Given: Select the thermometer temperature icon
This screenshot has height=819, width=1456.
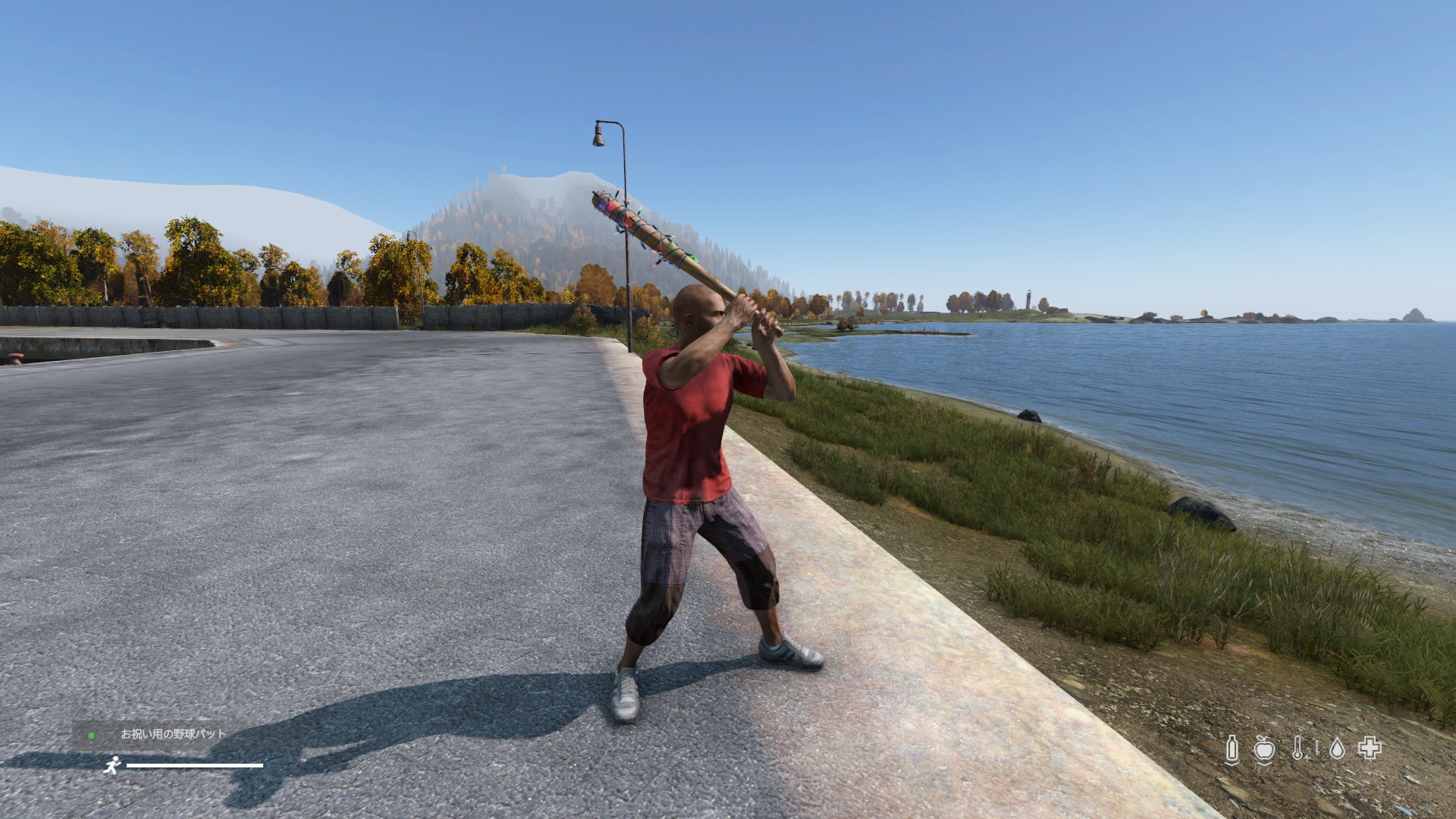Looking at the screenshot, I should 1298,749.
